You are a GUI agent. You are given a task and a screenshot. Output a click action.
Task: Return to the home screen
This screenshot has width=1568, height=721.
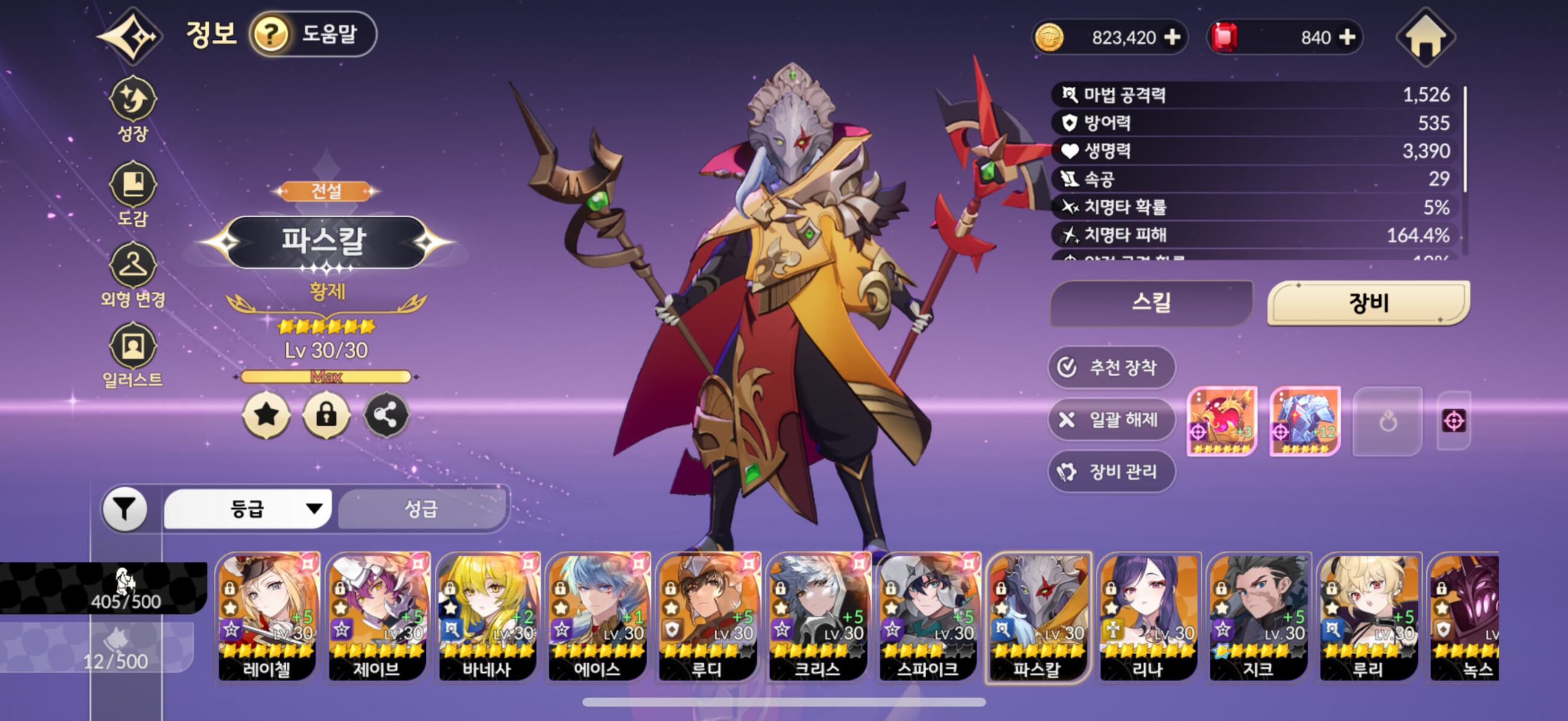coord(1424,37)
